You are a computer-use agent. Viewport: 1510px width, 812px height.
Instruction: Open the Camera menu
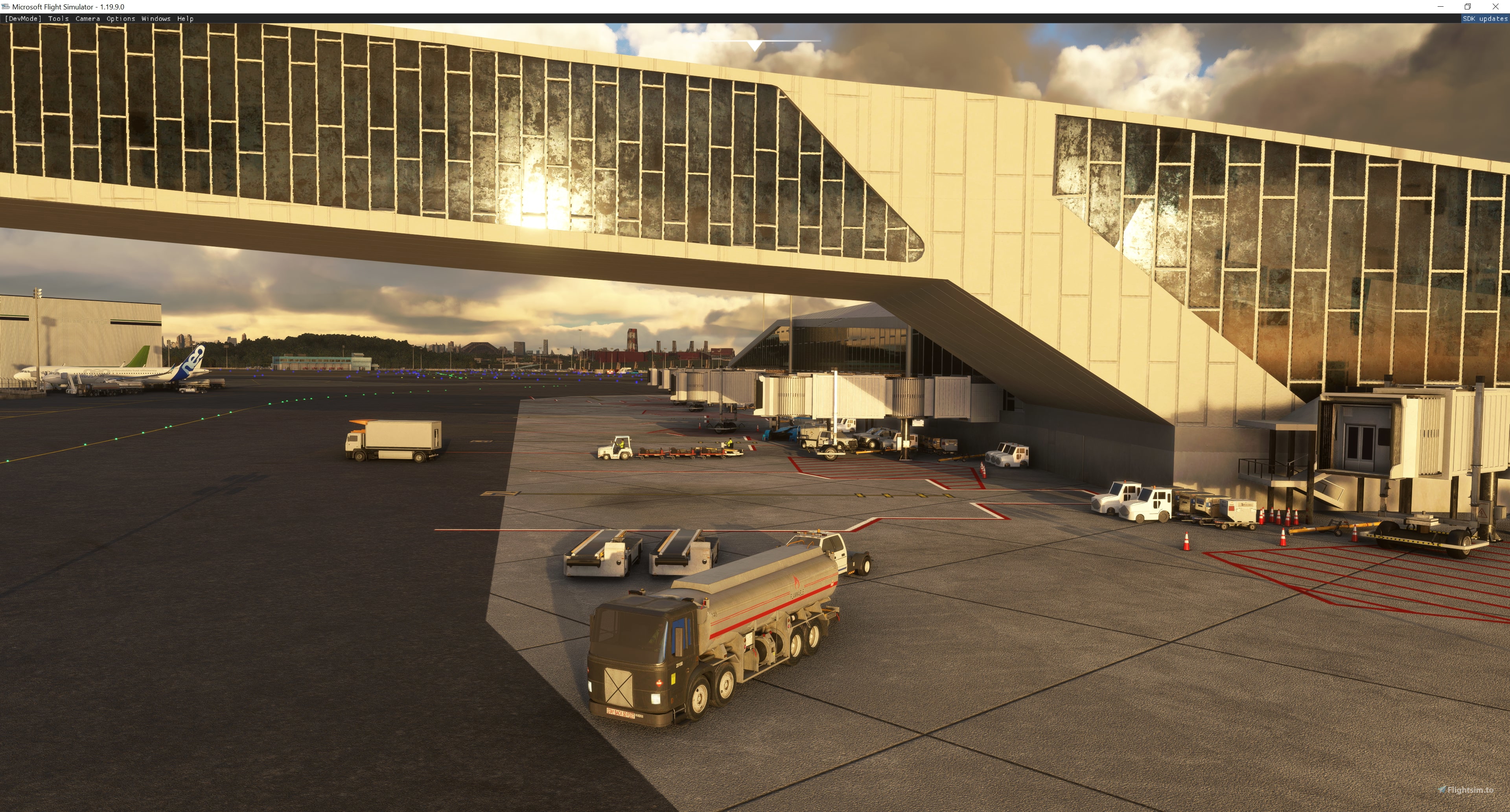click(x=87, y=19)
